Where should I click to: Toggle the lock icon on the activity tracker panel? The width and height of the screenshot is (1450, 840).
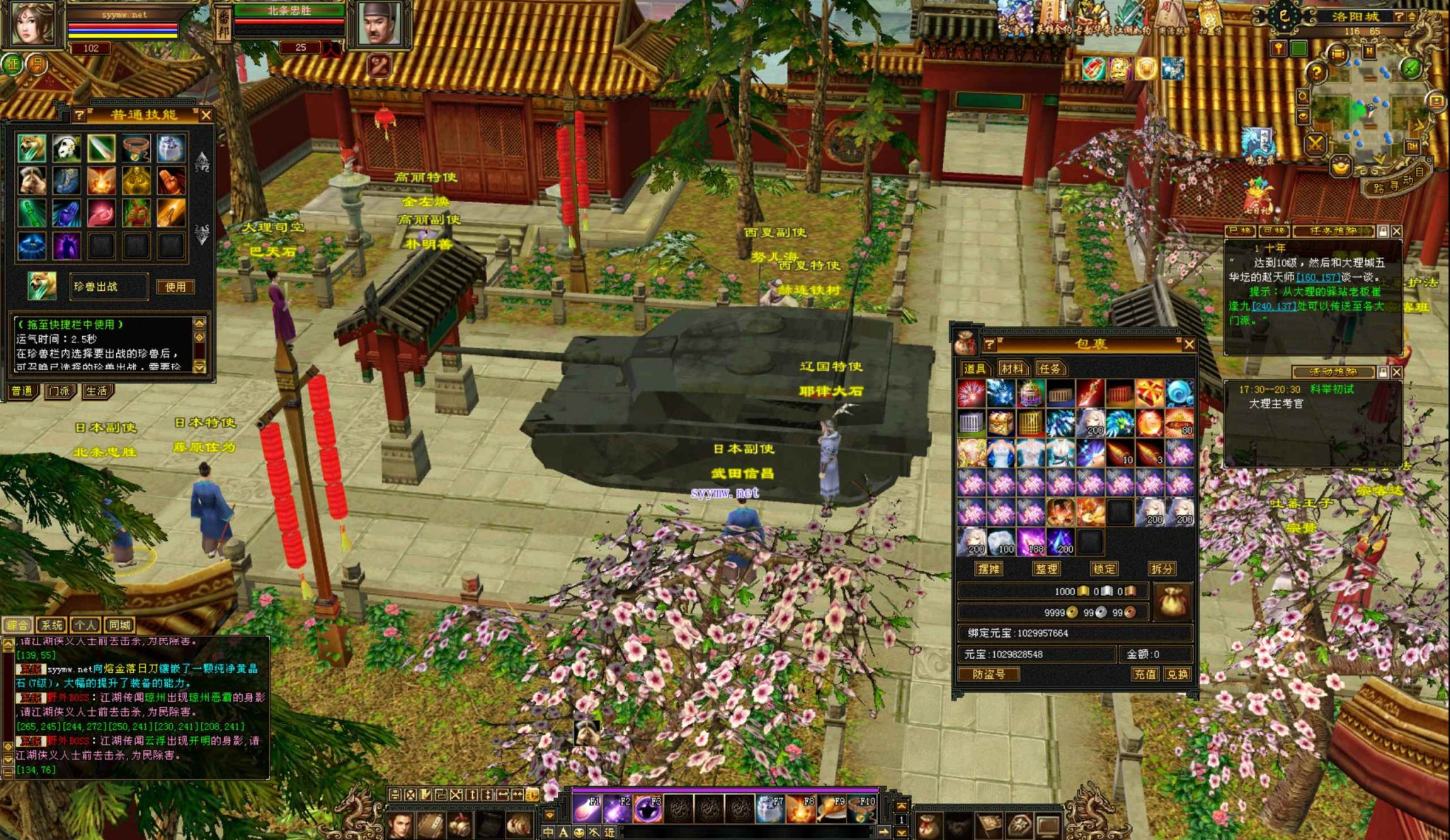[1383, 372]
